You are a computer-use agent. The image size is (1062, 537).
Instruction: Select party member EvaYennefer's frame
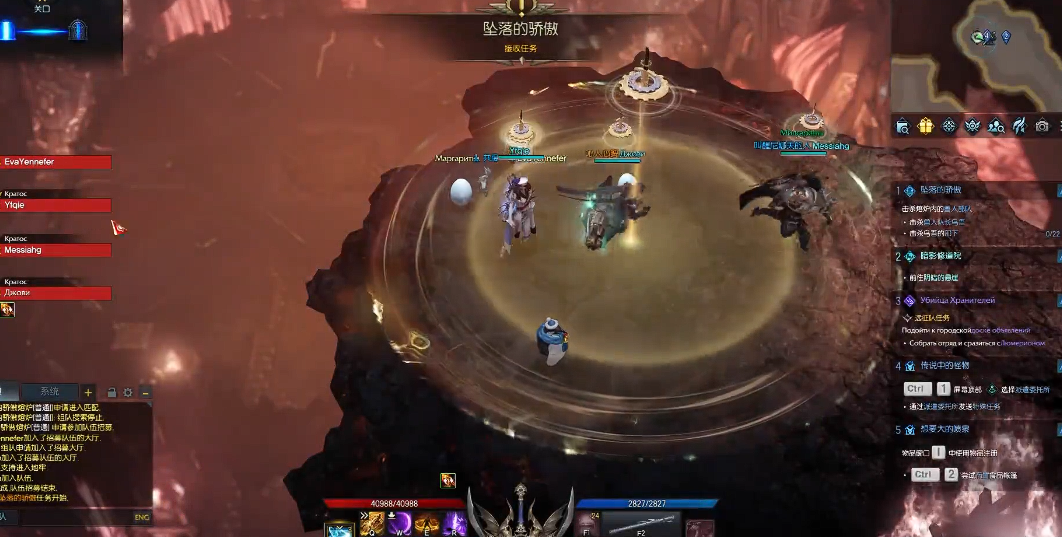[55, 162]
